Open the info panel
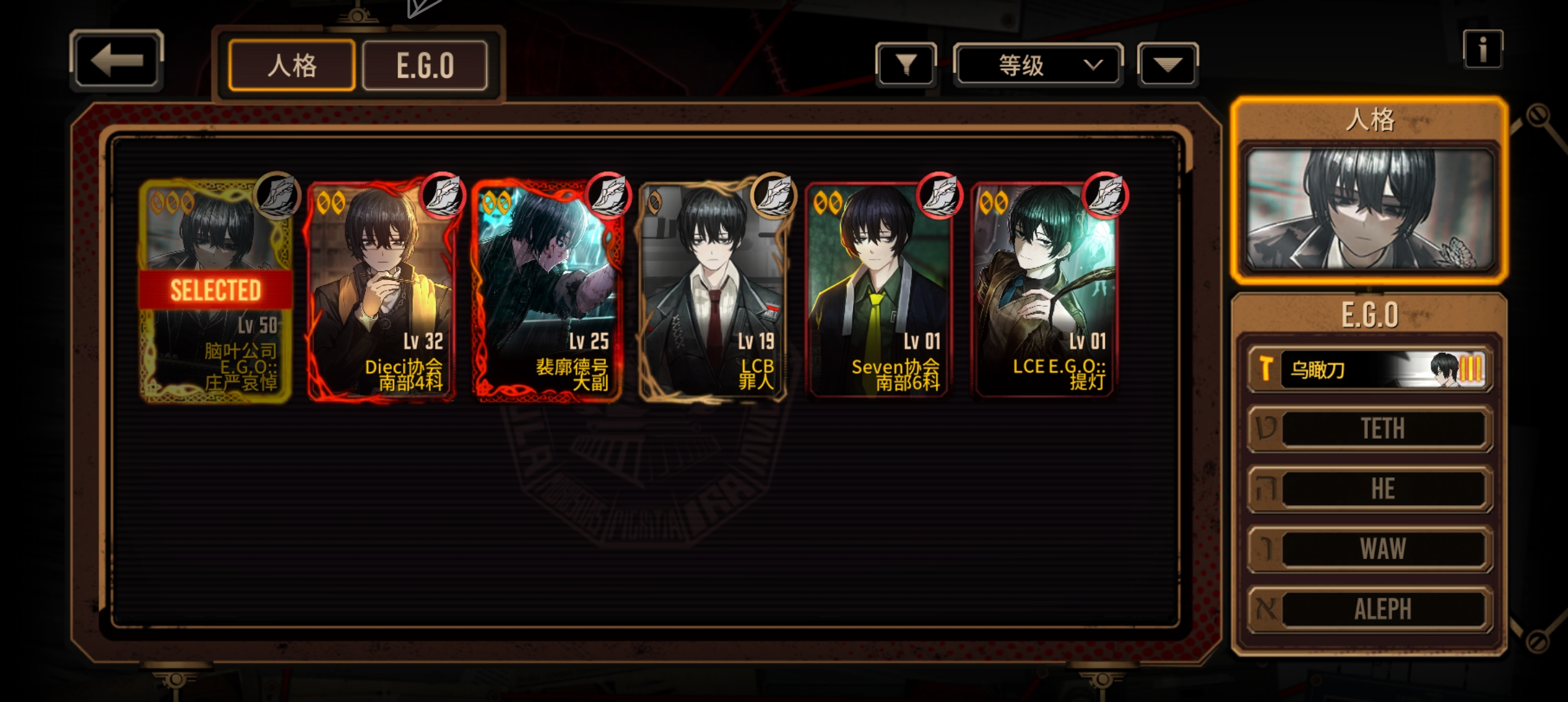1568x702 pixels. point(1482,49)
